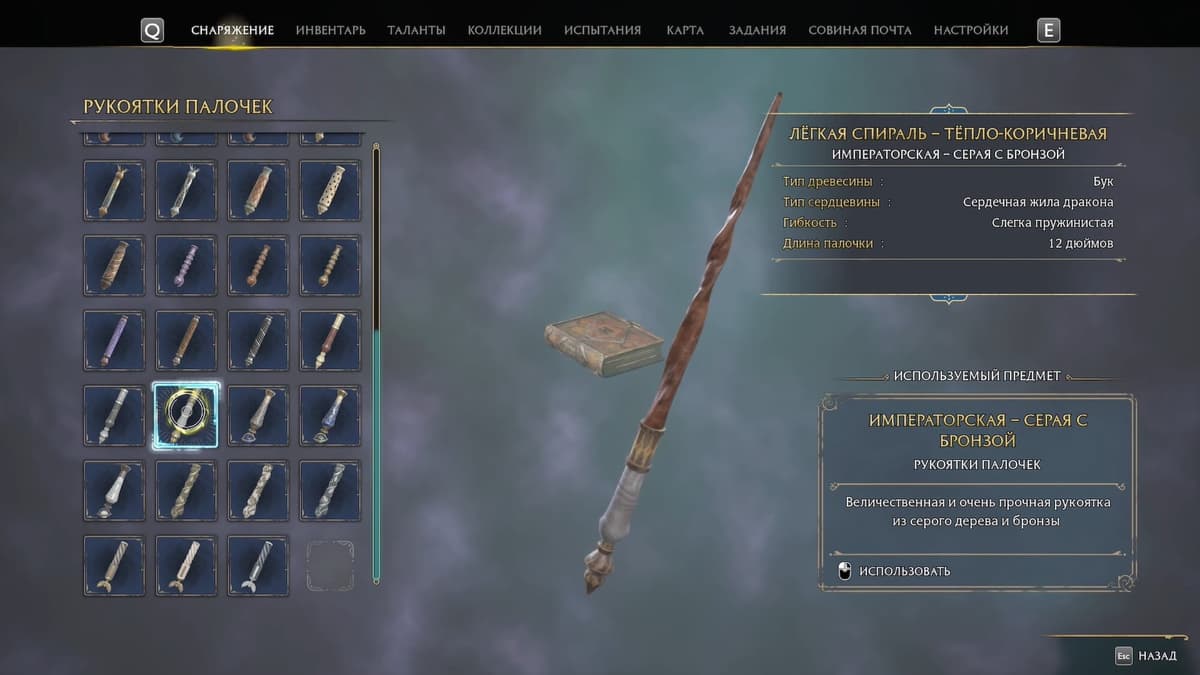Go to the Коллекции tab
The height and width of the screenshot is (675, 1200).
pos(504,30)
